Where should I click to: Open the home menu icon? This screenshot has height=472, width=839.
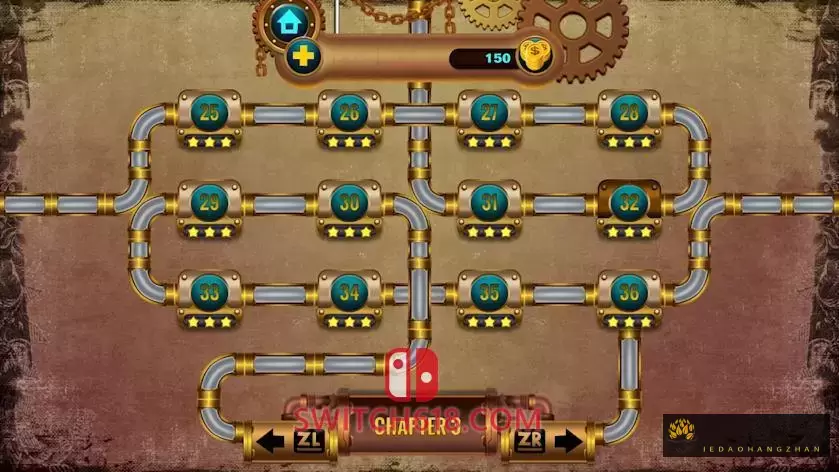[x=289, y=20]
